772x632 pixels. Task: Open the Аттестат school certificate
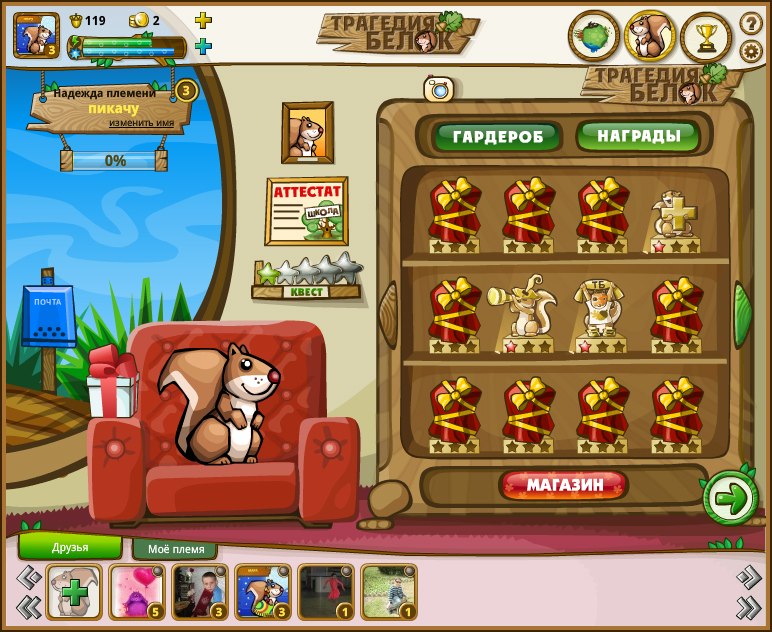pos(306,211)
